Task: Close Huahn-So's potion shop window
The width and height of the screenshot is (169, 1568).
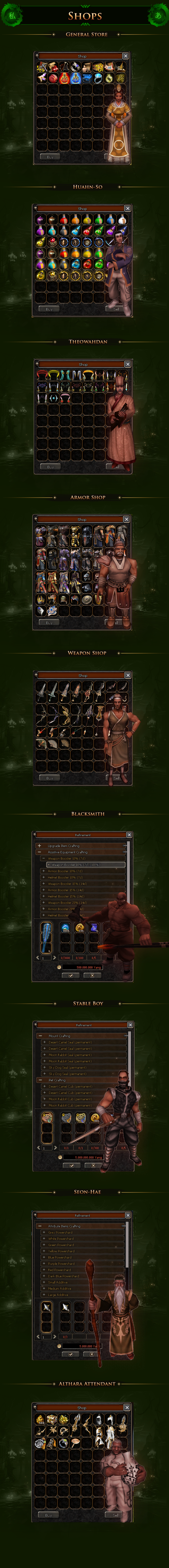Action: pos(127,208)
